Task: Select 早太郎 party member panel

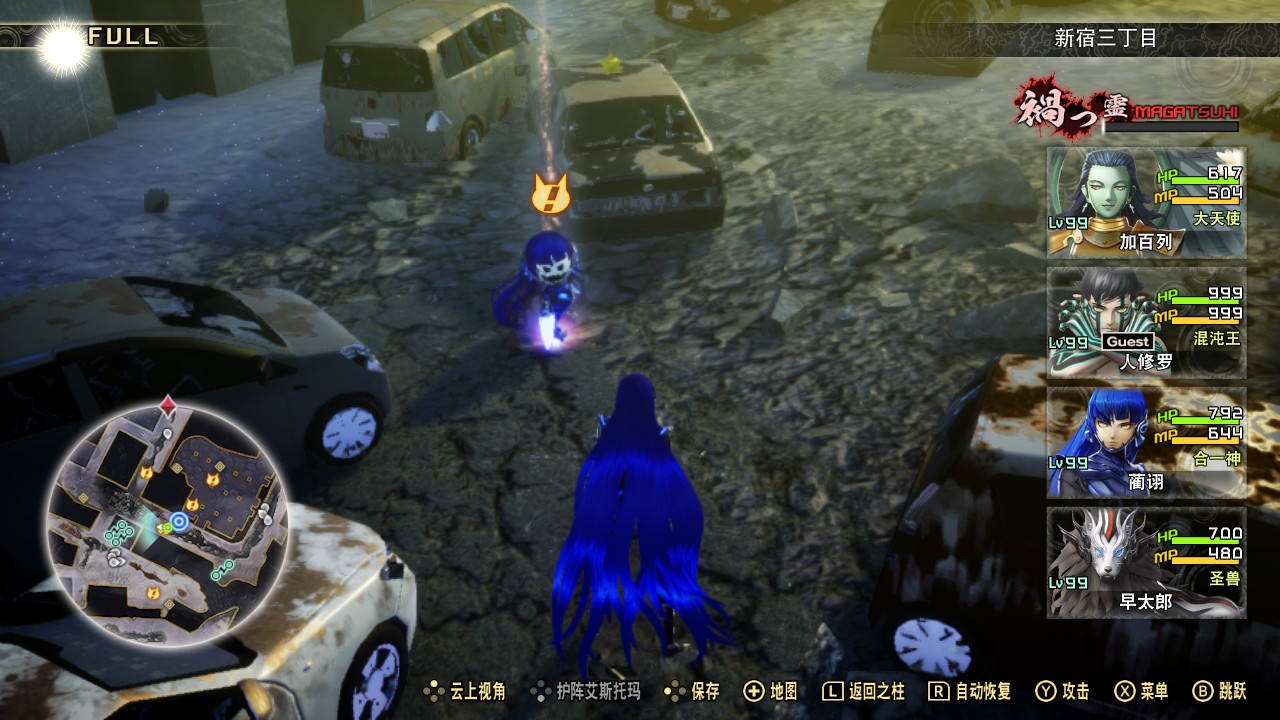Action: tap(1146, 562)
